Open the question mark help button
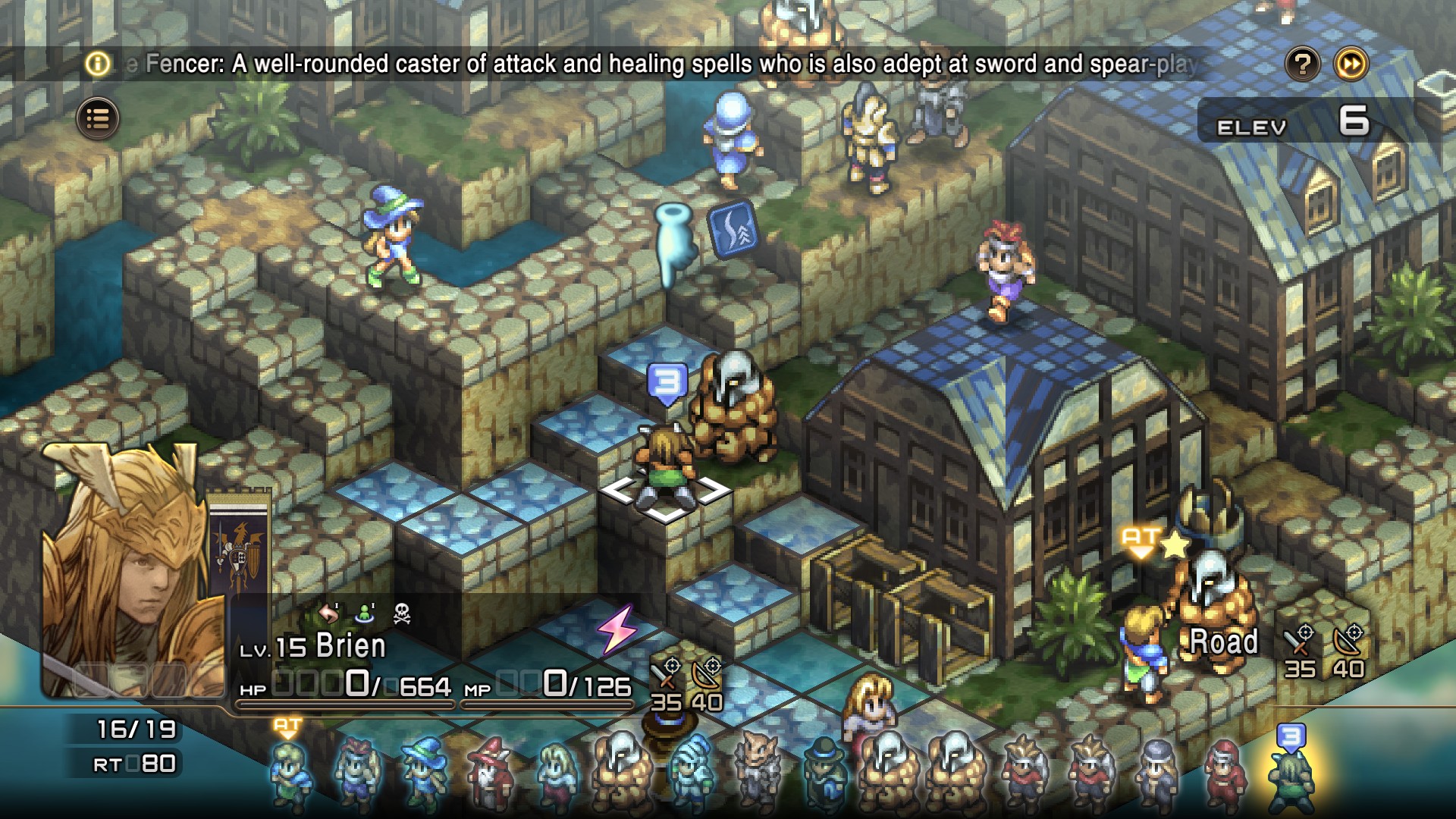1456x819 pixels. [1303, 64]
